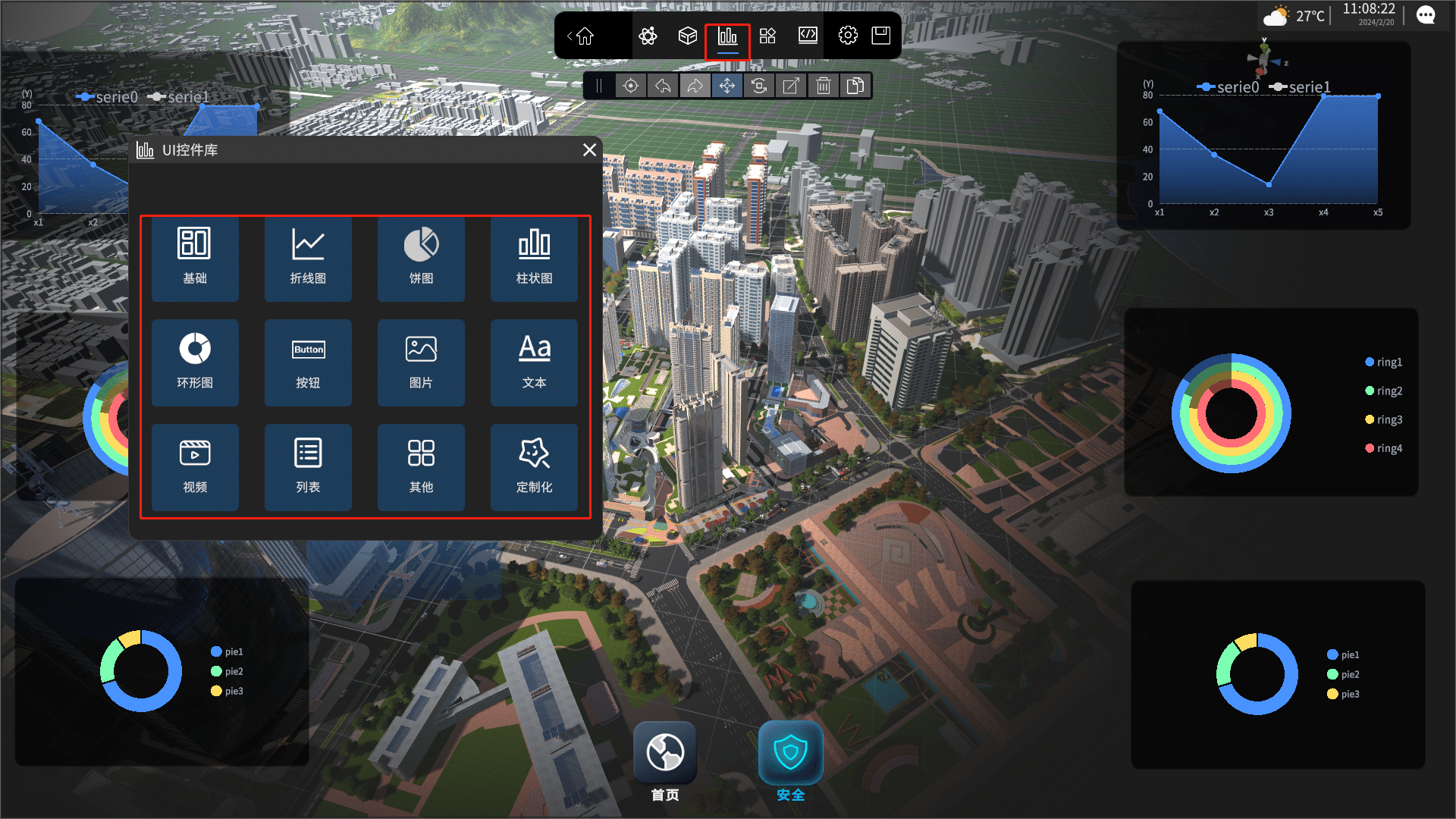Choose the 环形图 ring chart widget
The image size is (1456, 819).
point(195,362)
